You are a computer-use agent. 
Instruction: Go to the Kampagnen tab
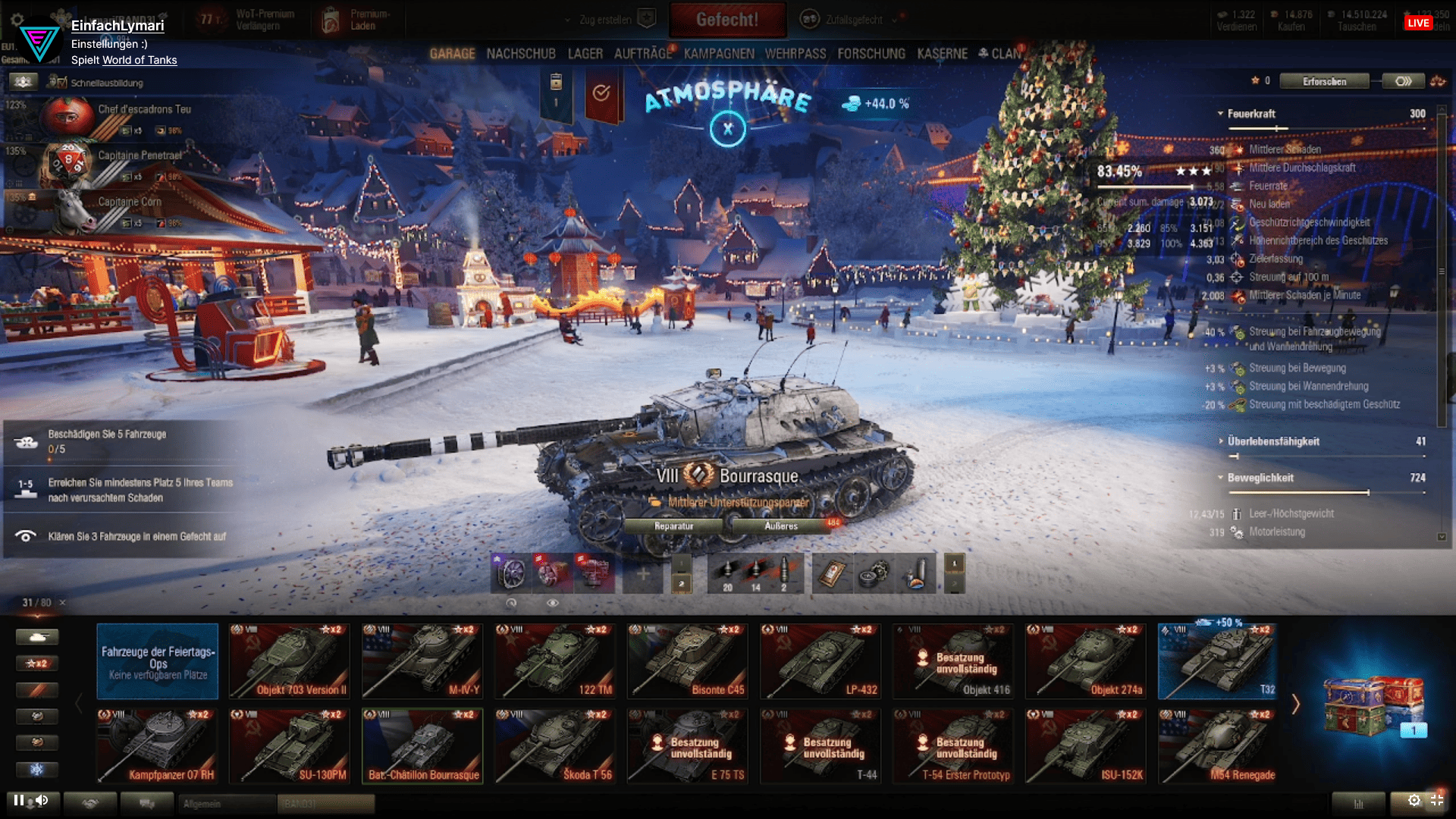pyautogui.click(x=719, y=54)
